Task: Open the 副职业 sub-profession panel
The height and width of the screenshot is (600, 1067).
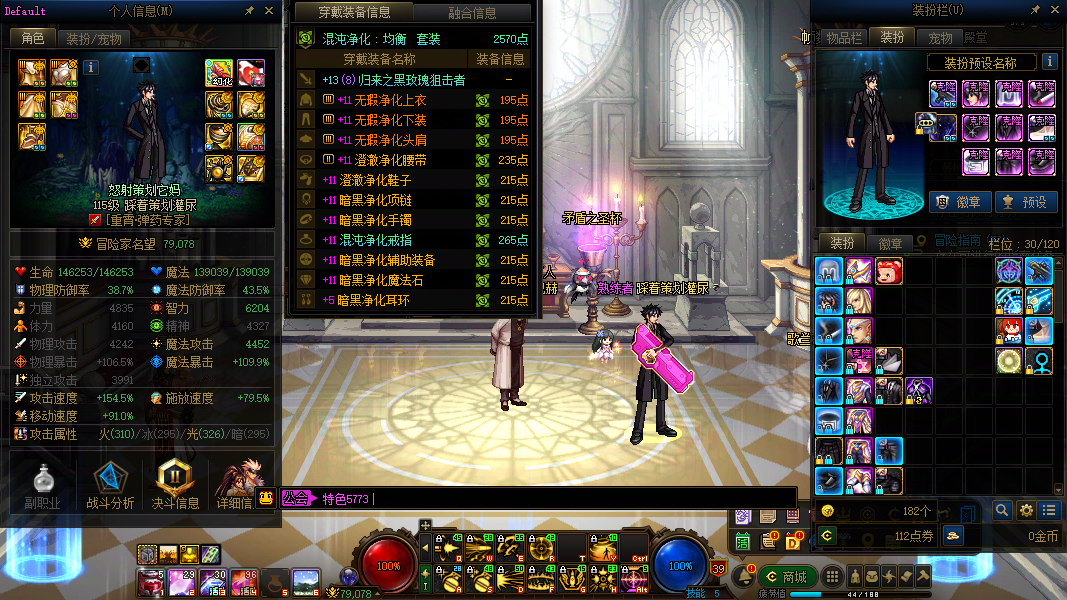Action: [42, 486]
